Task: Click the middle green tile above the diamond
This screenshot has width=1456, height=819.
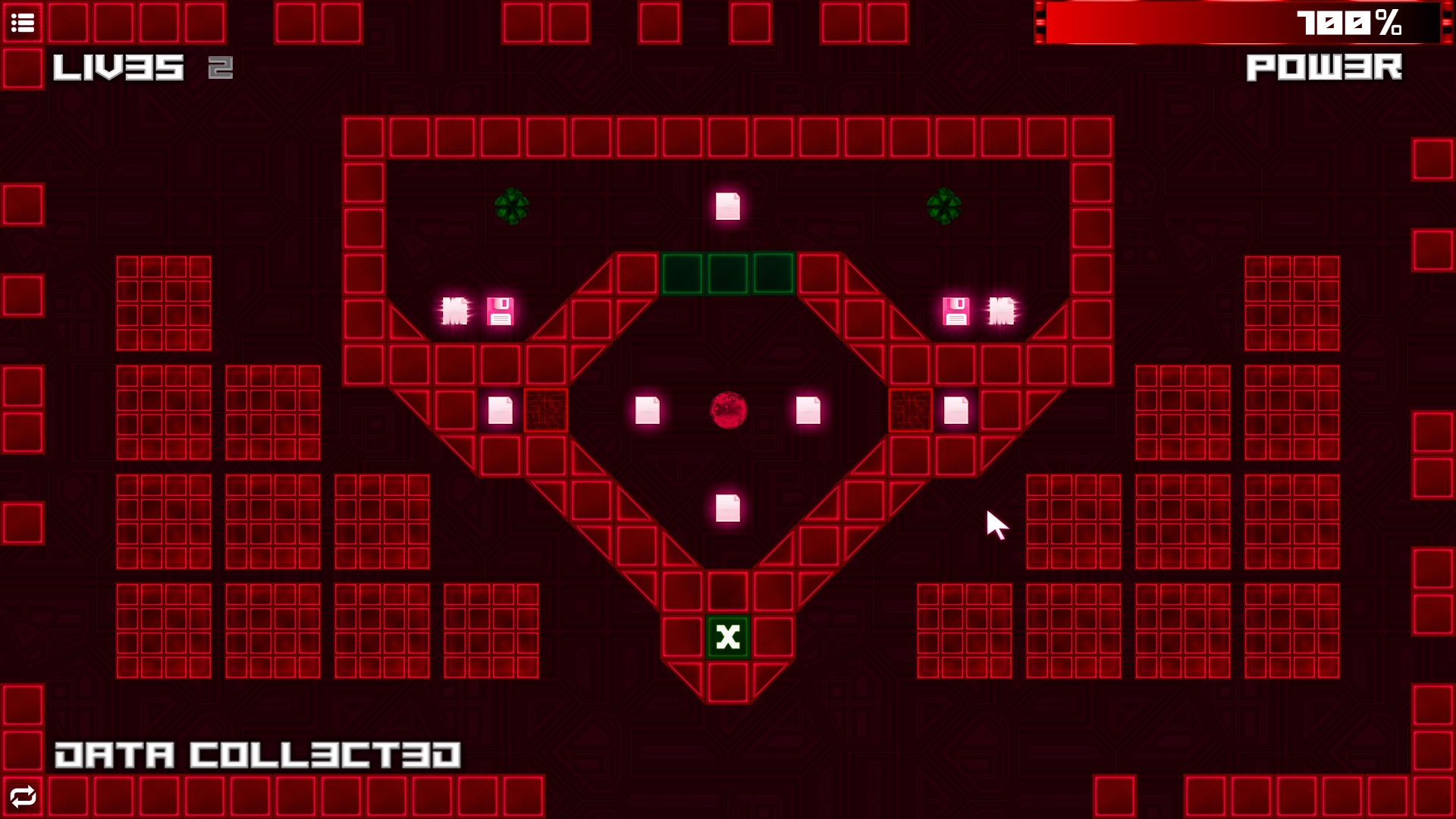Action: (728, 275)
